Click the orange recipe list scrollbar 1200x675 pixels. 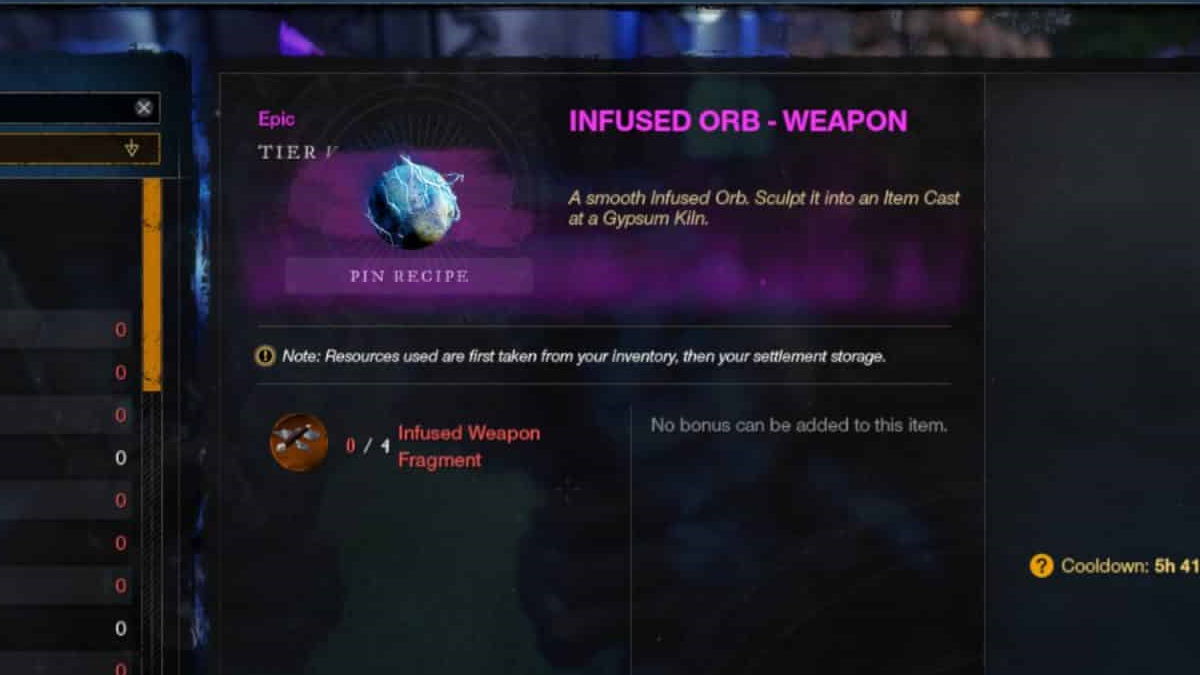(x=152, y=285)
